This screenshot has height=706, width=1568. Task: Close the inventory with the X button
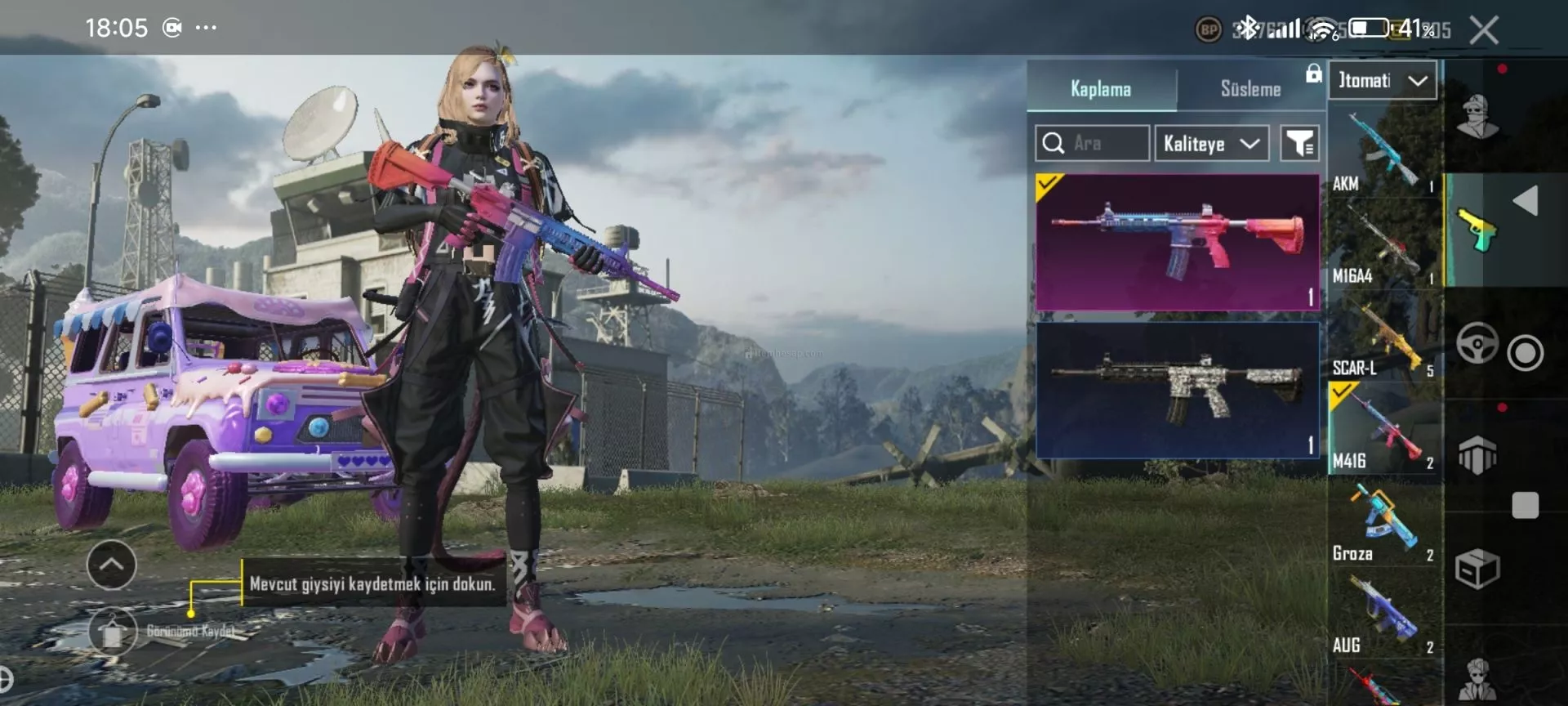[1483, 30]
